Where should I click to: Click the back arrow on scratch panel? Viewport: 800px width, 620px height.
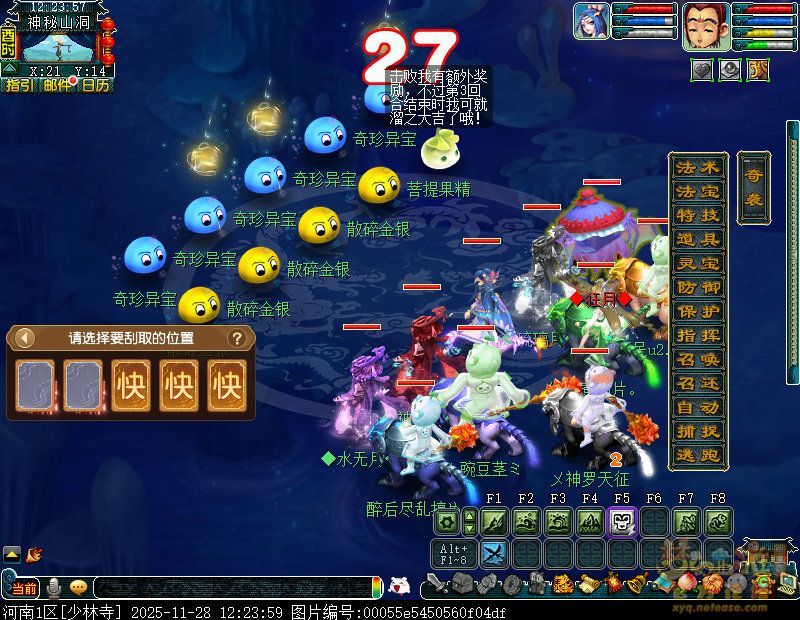coord(26,338)
